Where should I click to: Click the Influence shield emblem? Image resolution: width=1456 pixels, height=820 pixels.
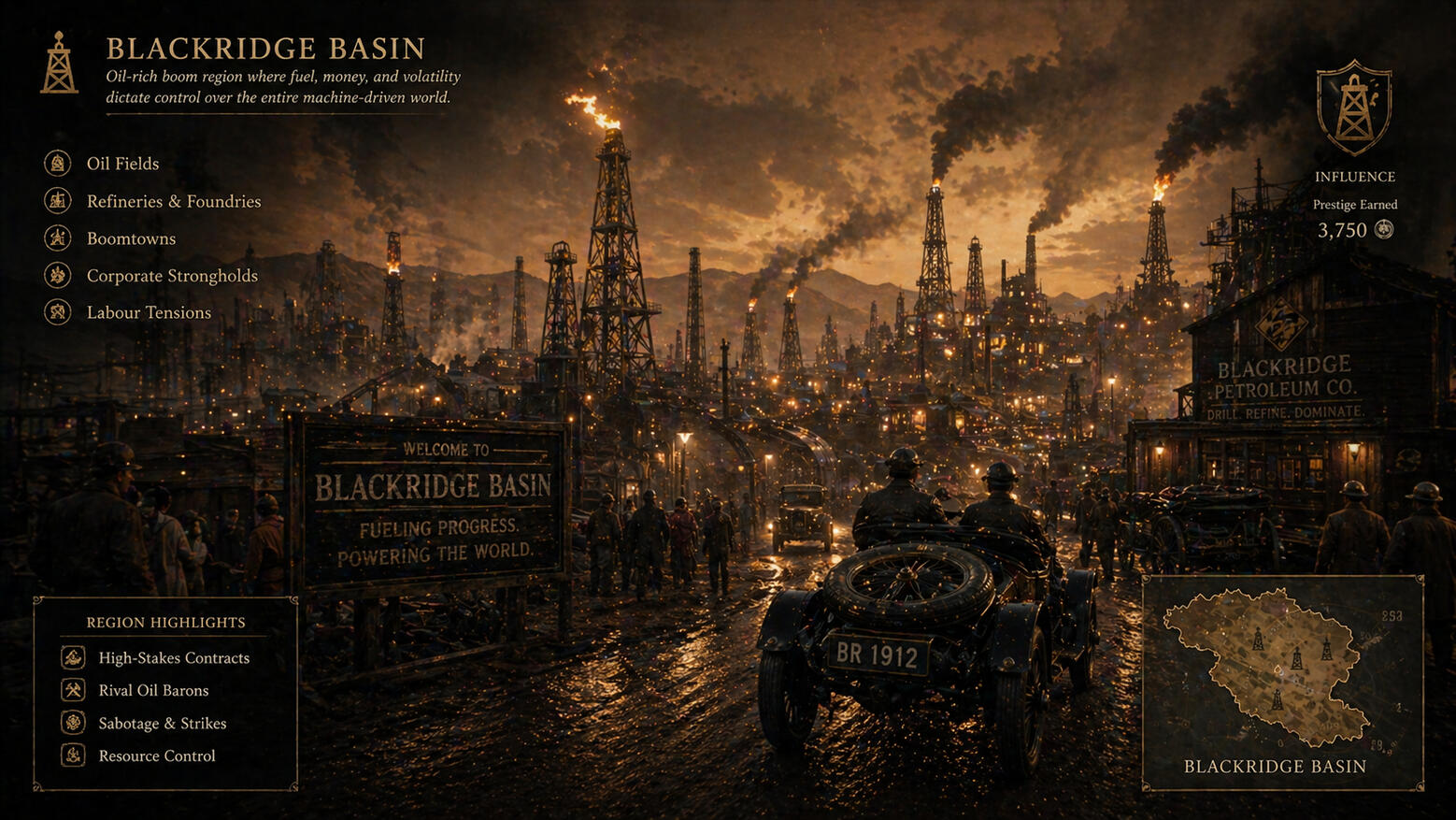coord(1354,108)
